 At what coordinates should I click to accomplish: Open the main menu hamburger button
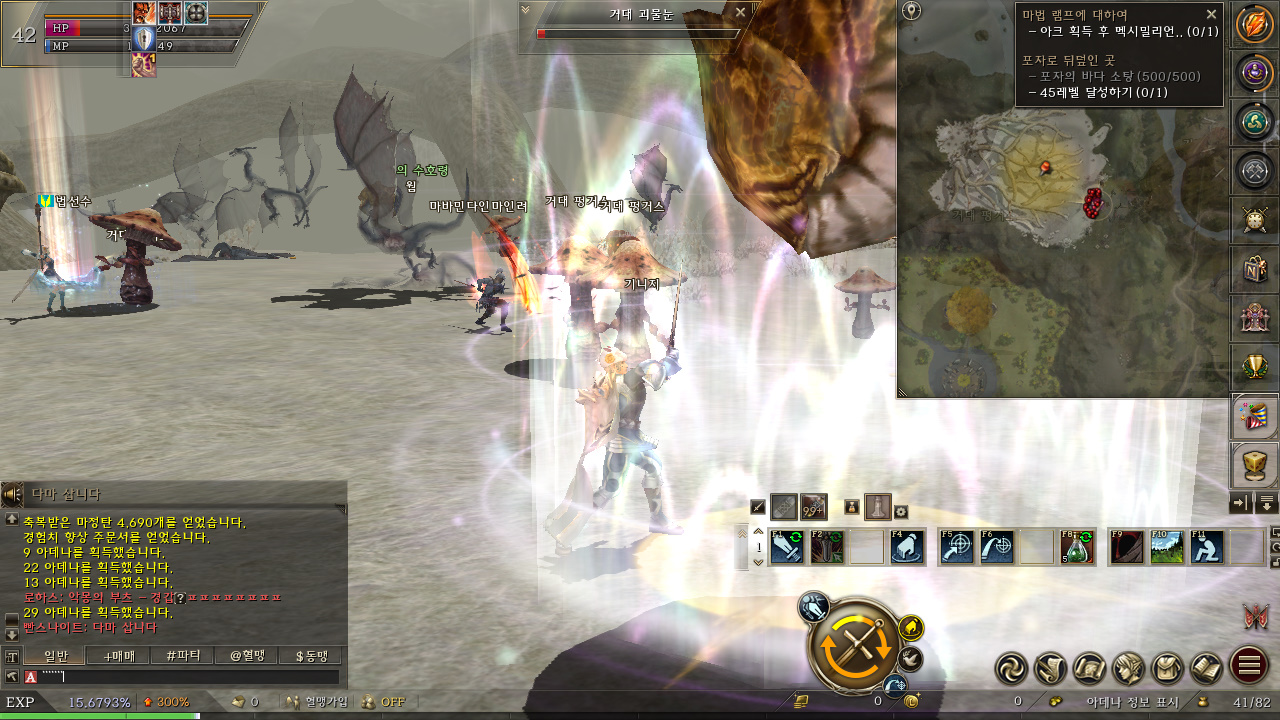point(1248,665)
